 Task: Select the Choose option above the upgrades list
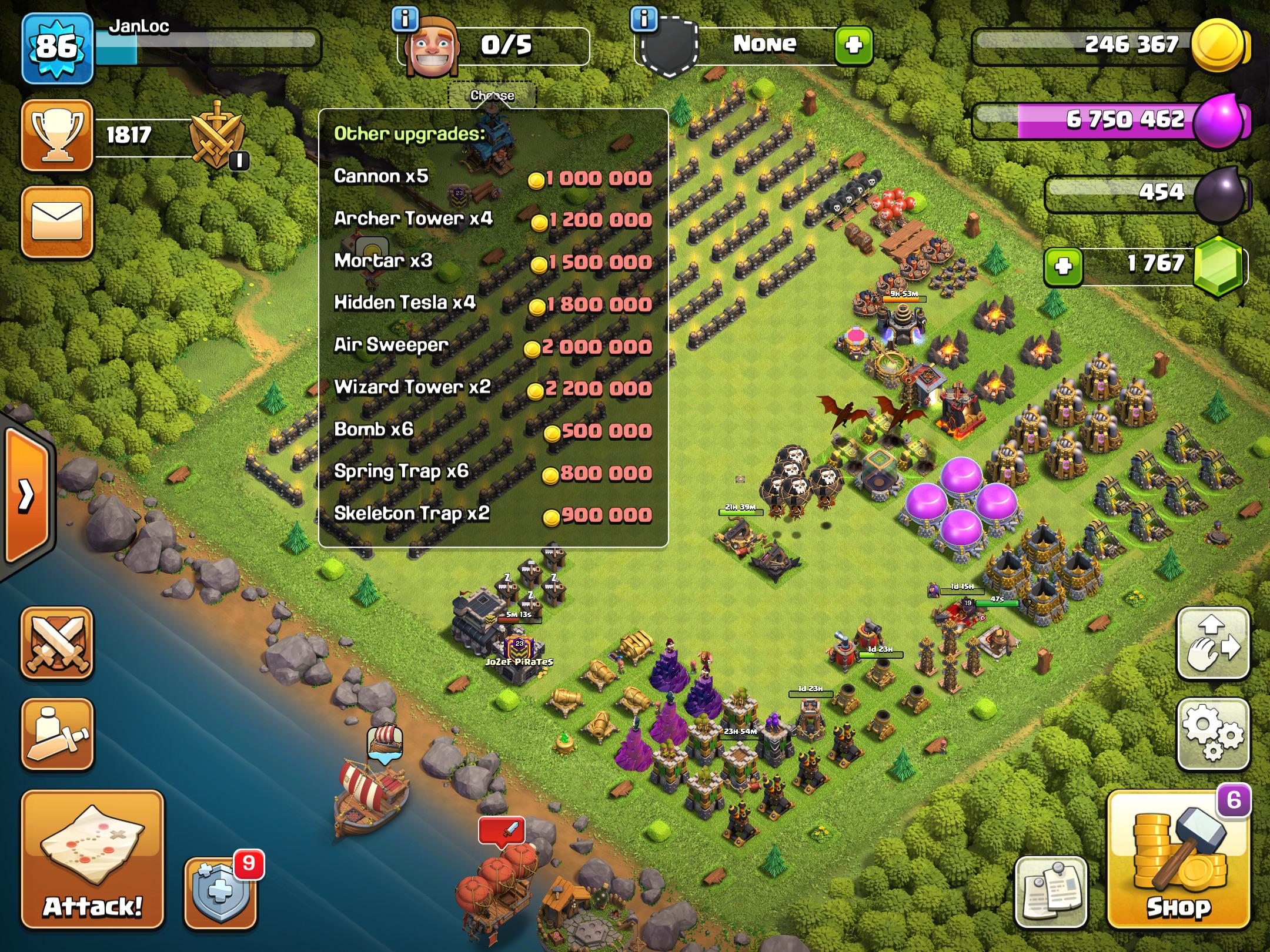(x=493, y=95)
